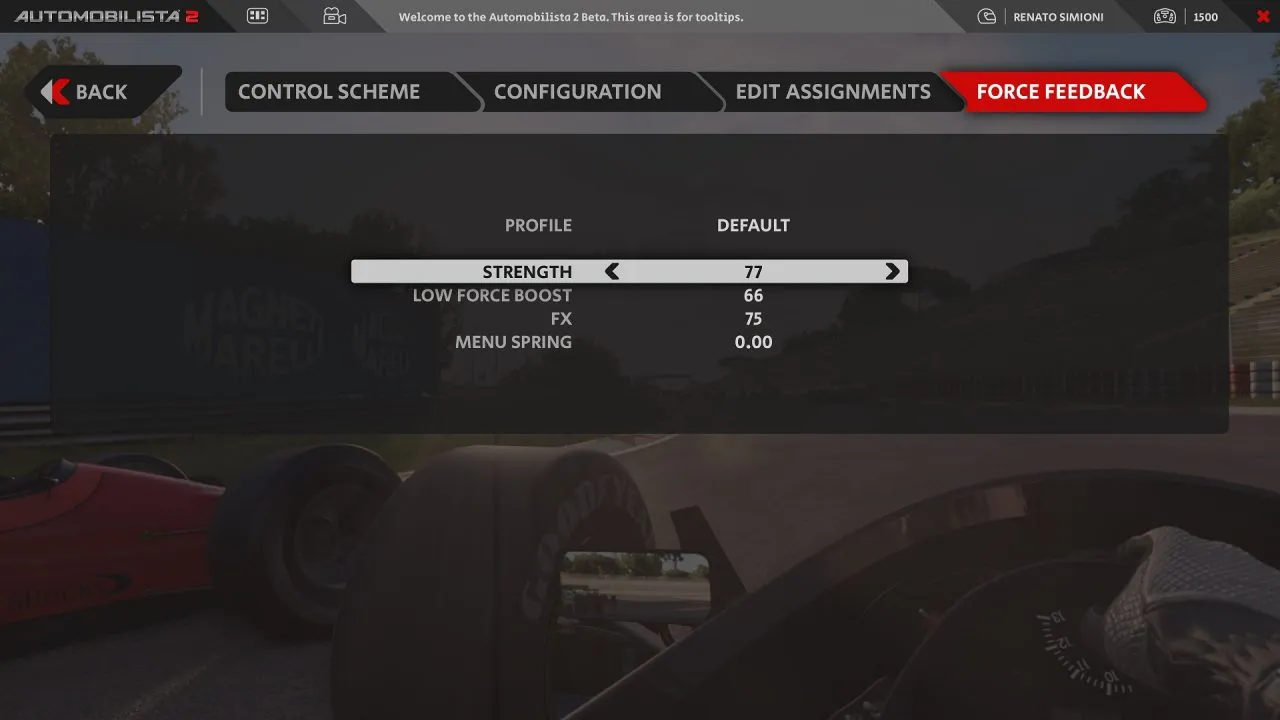Click the camera icon in top bar
1280x720 pixels.
pyautogui.click(x=334, y=16)
